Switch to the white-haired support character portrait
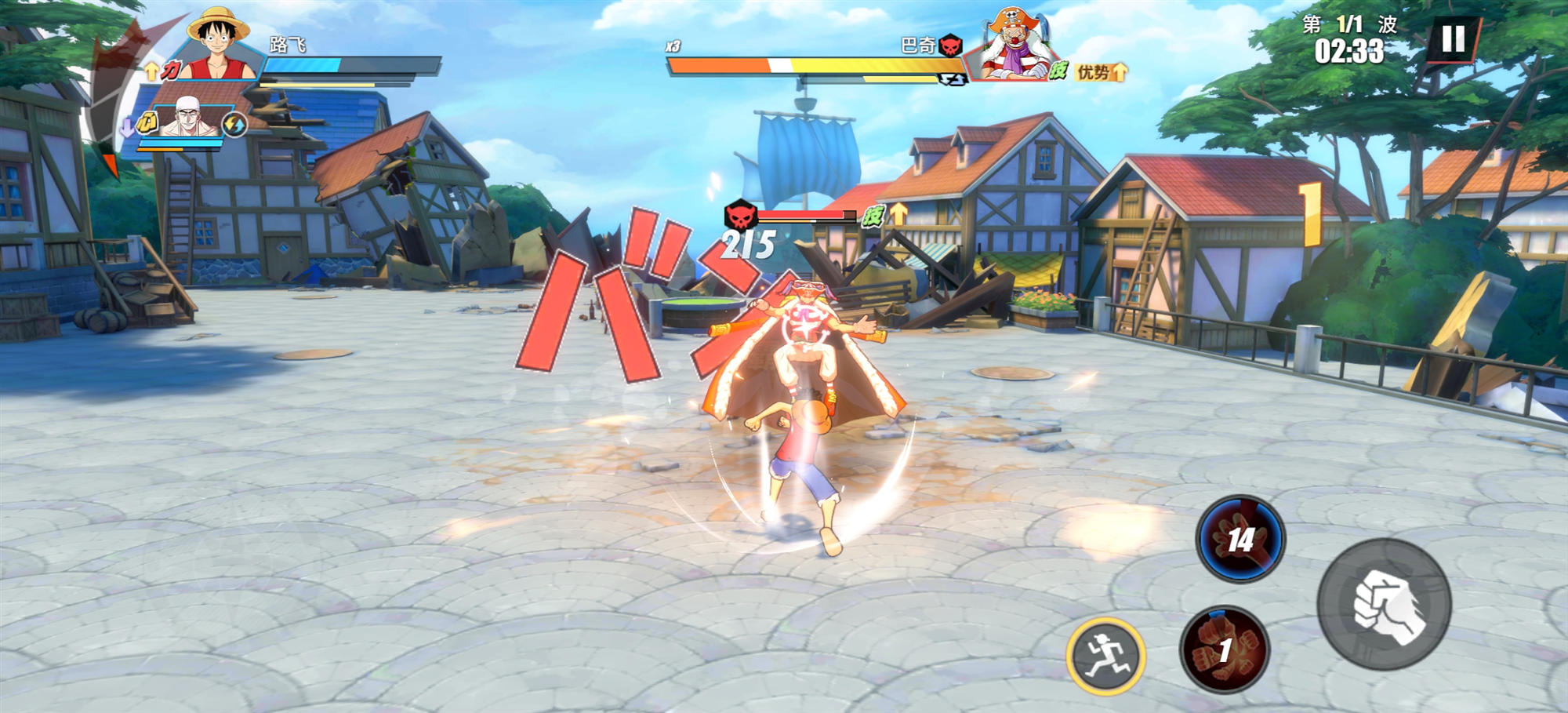This screenshot has width=1568, height=713. (x=188, y=118)
